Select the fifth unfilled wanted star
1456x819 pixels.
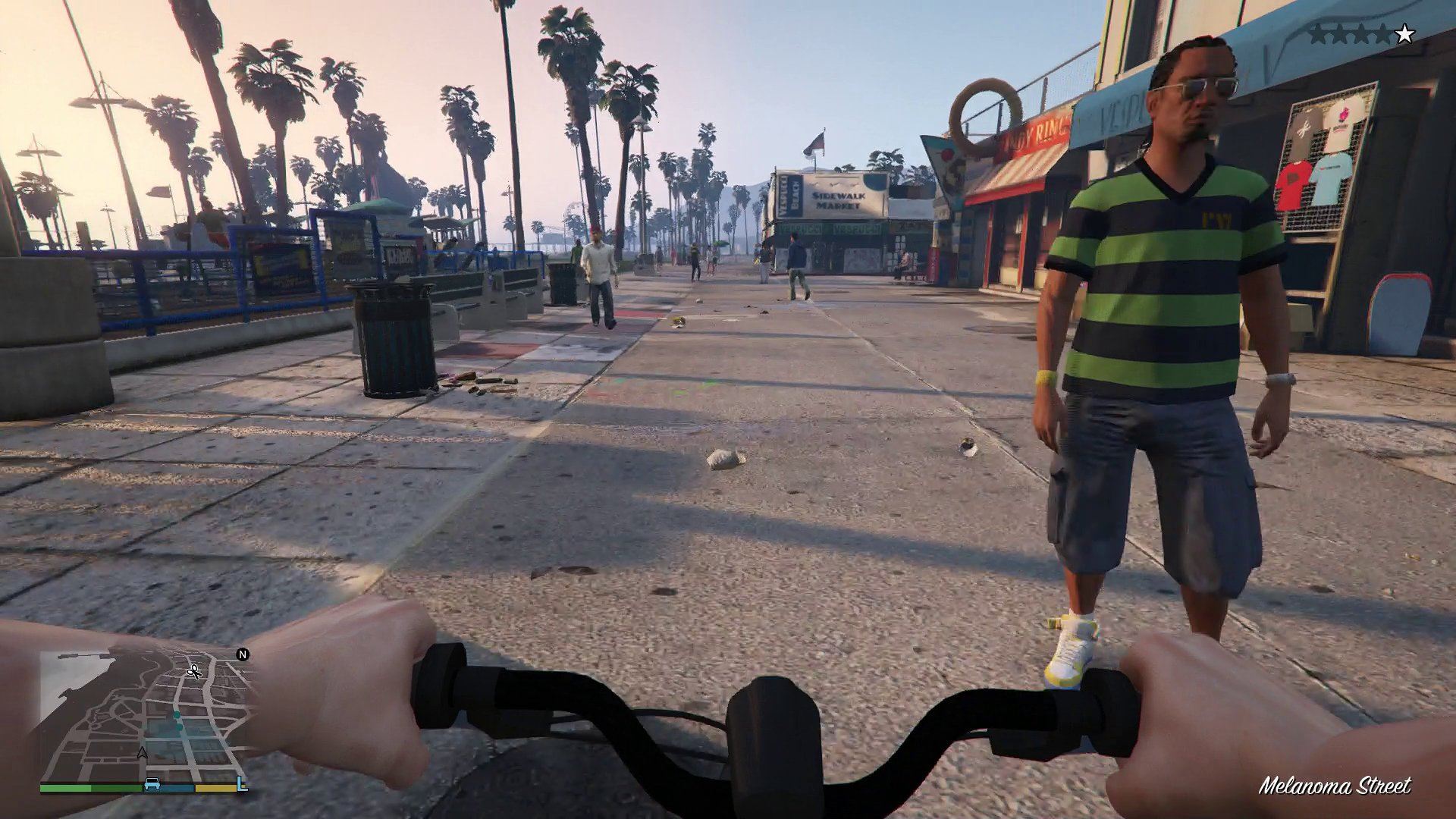click(x=1404, y=33)
